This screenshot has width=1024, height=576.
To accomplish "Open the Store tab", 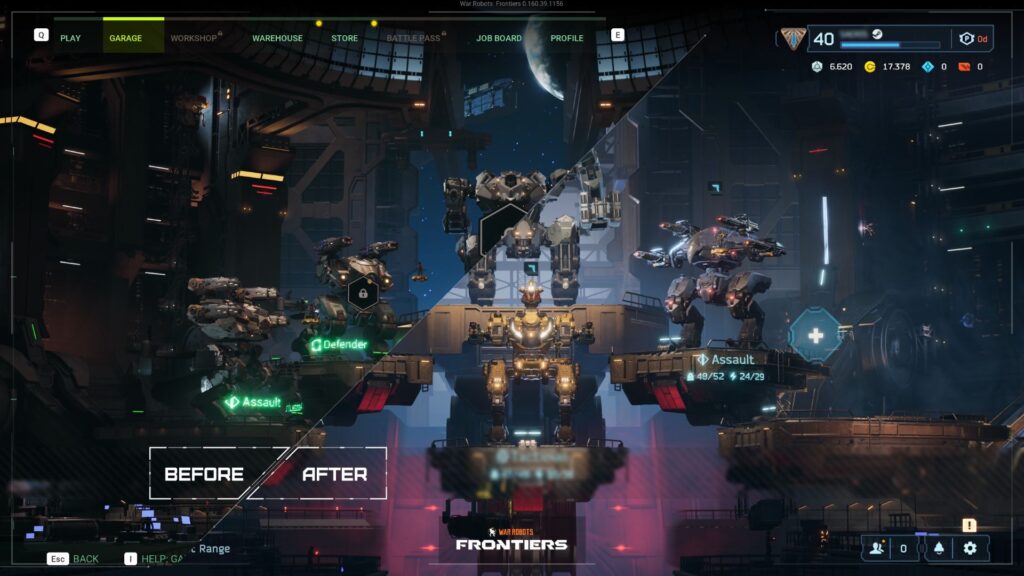I will pos(344,38).
